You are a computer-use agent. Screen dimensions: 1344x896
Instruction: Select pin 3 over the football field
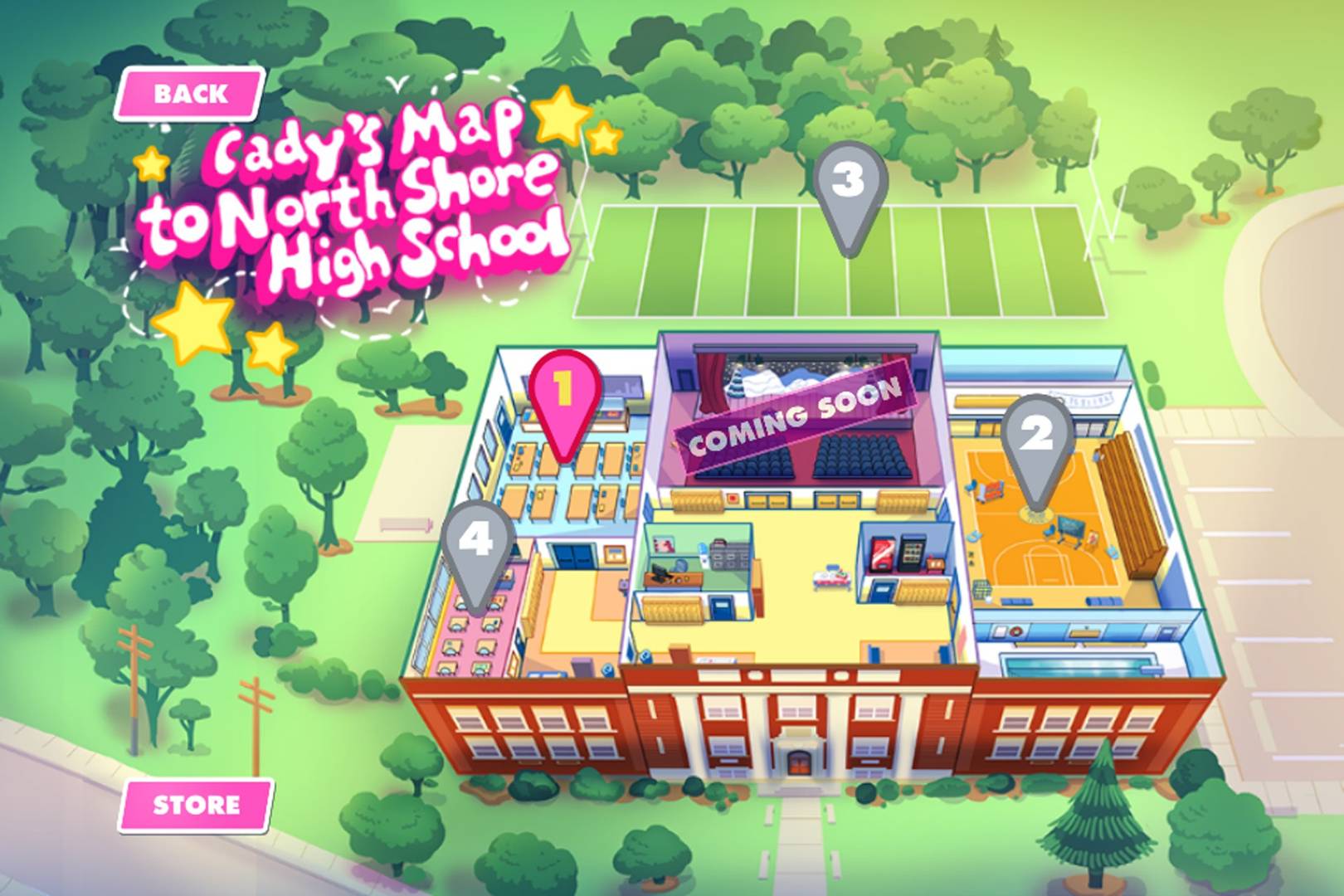click(850, 178)
